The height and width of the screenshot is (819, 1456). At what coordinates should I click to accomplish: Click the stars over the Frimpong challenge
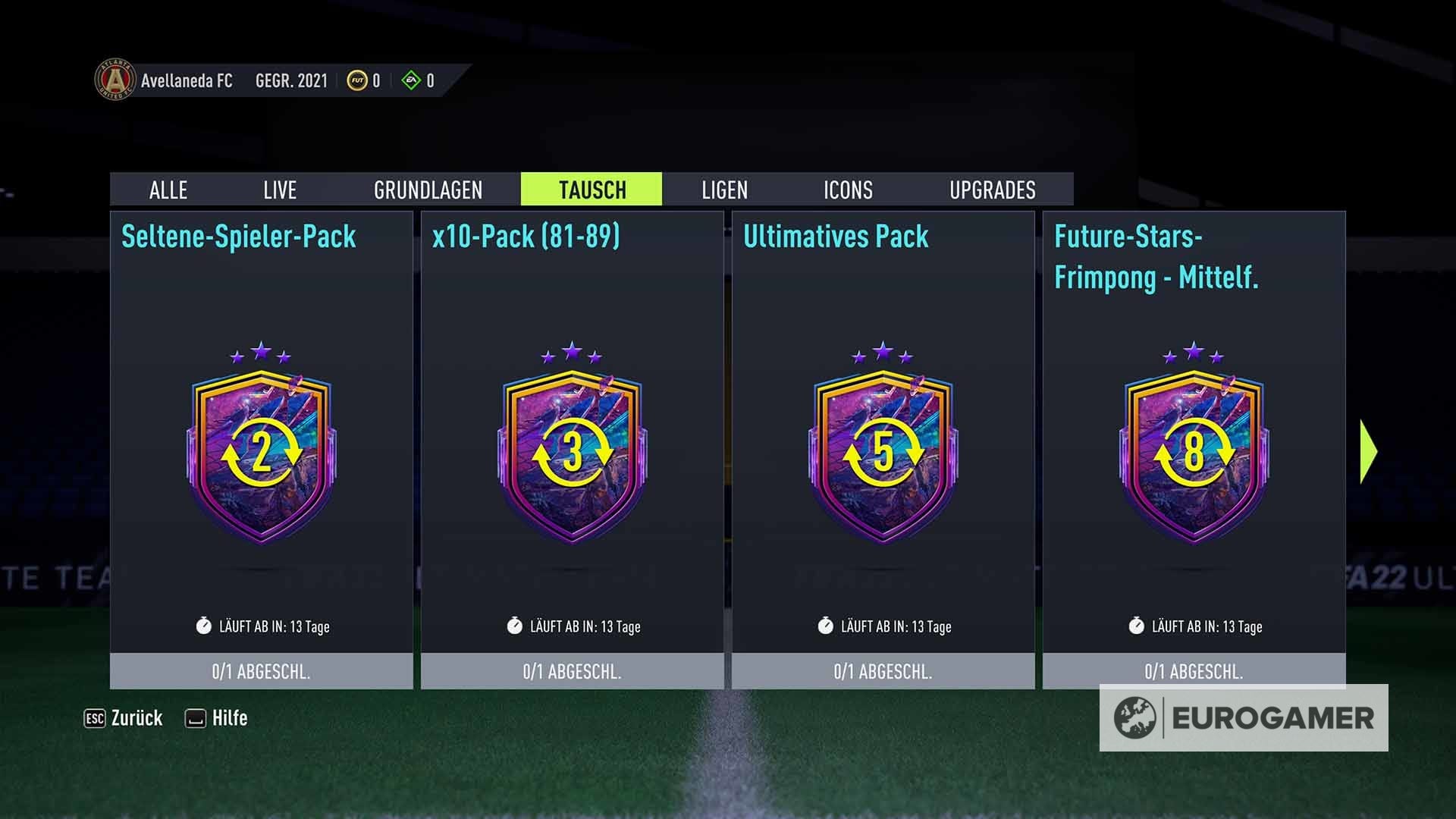click(1194, 353)
